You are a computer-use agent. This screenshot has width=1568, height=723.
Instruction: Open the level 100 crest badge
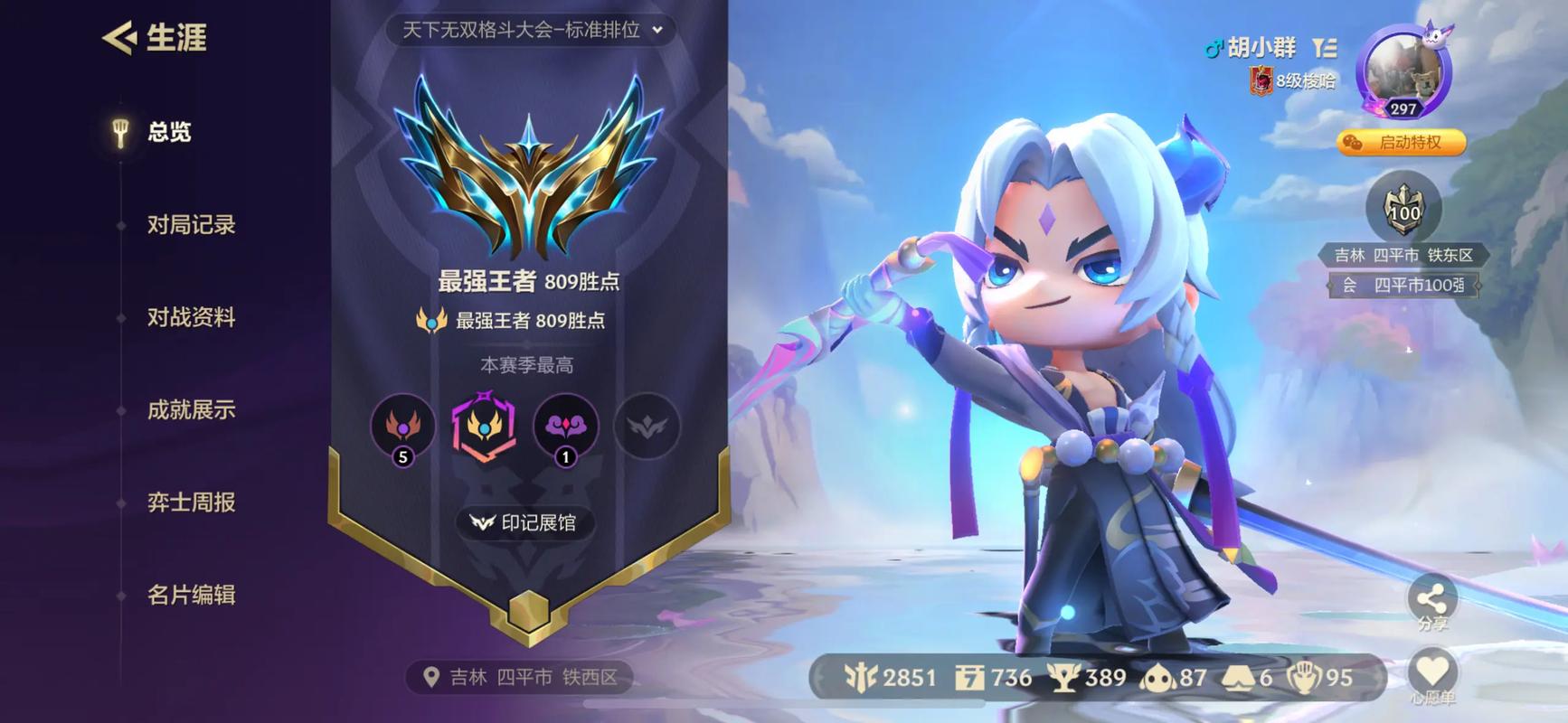[1403, 210]
